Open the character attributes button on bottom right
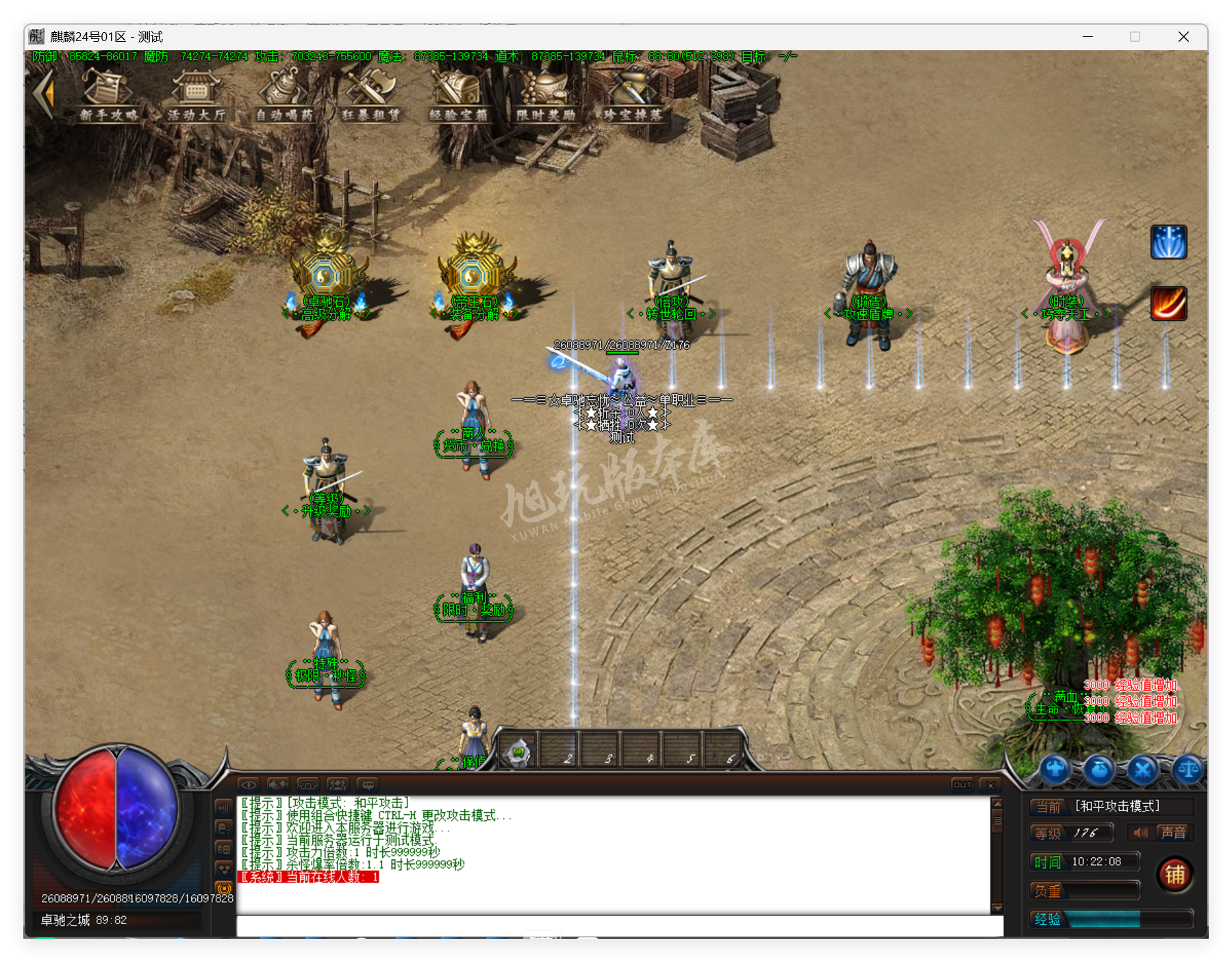The height and width of the screenshot is (962, 1232). point(1055,768)
